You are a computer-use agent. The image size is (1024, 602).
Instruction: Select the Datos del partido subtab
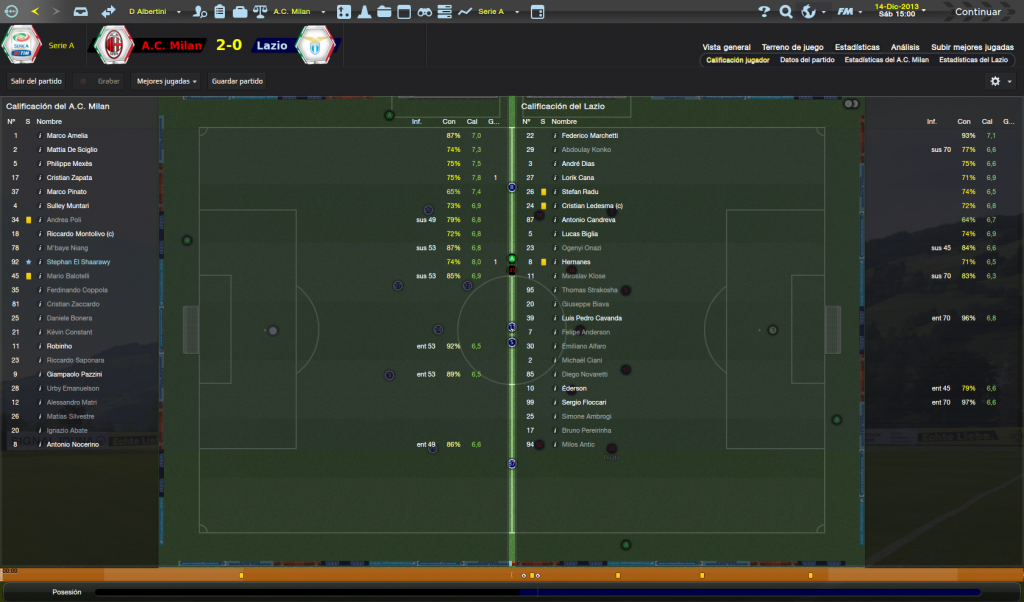coord(807,60)
